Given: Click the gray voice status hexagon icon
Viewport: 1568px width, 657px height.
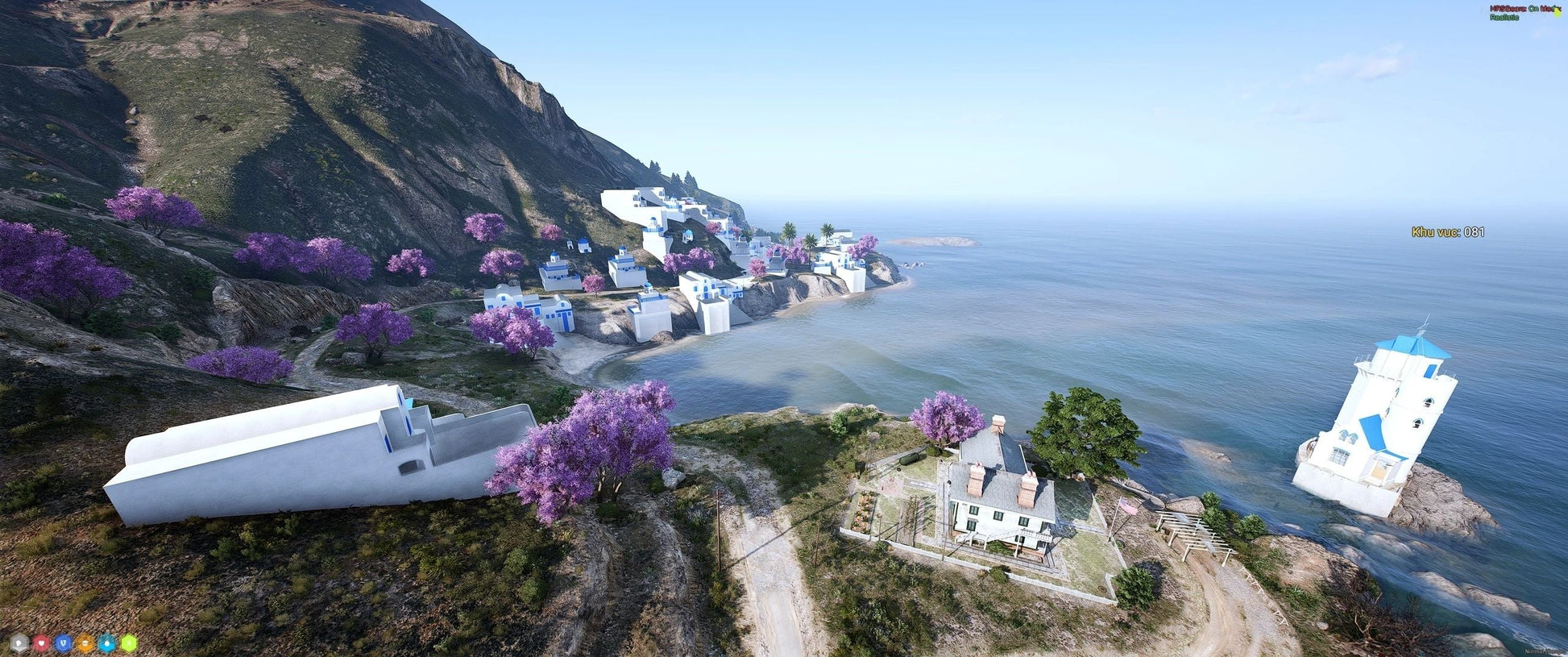Looking at the screenshot, I should (19, 643).
